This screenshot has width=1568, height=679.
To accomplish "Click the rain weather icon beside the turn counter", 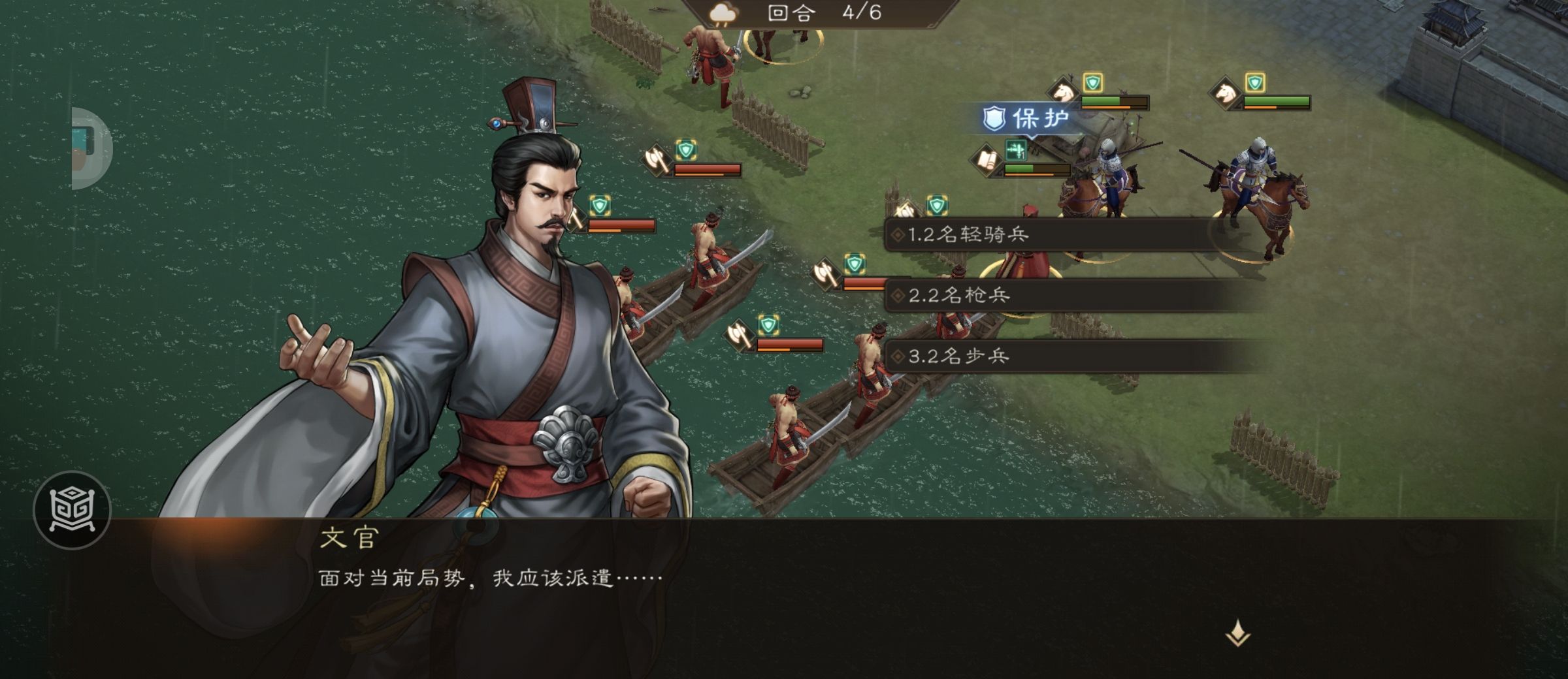I will (724, 14).
